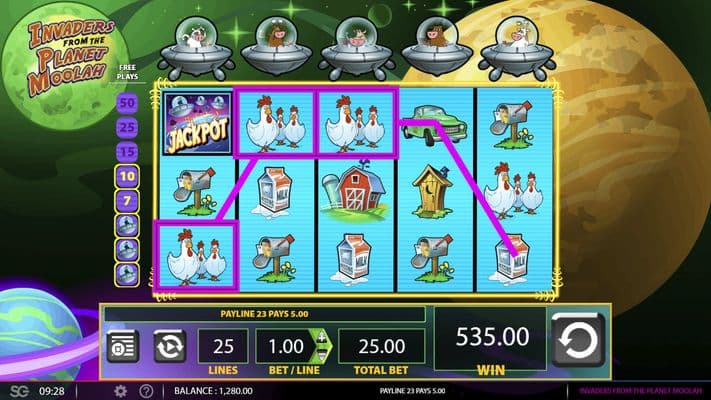Activate the autoplay button
Screen dimensions: 711x400
[169, 344]
